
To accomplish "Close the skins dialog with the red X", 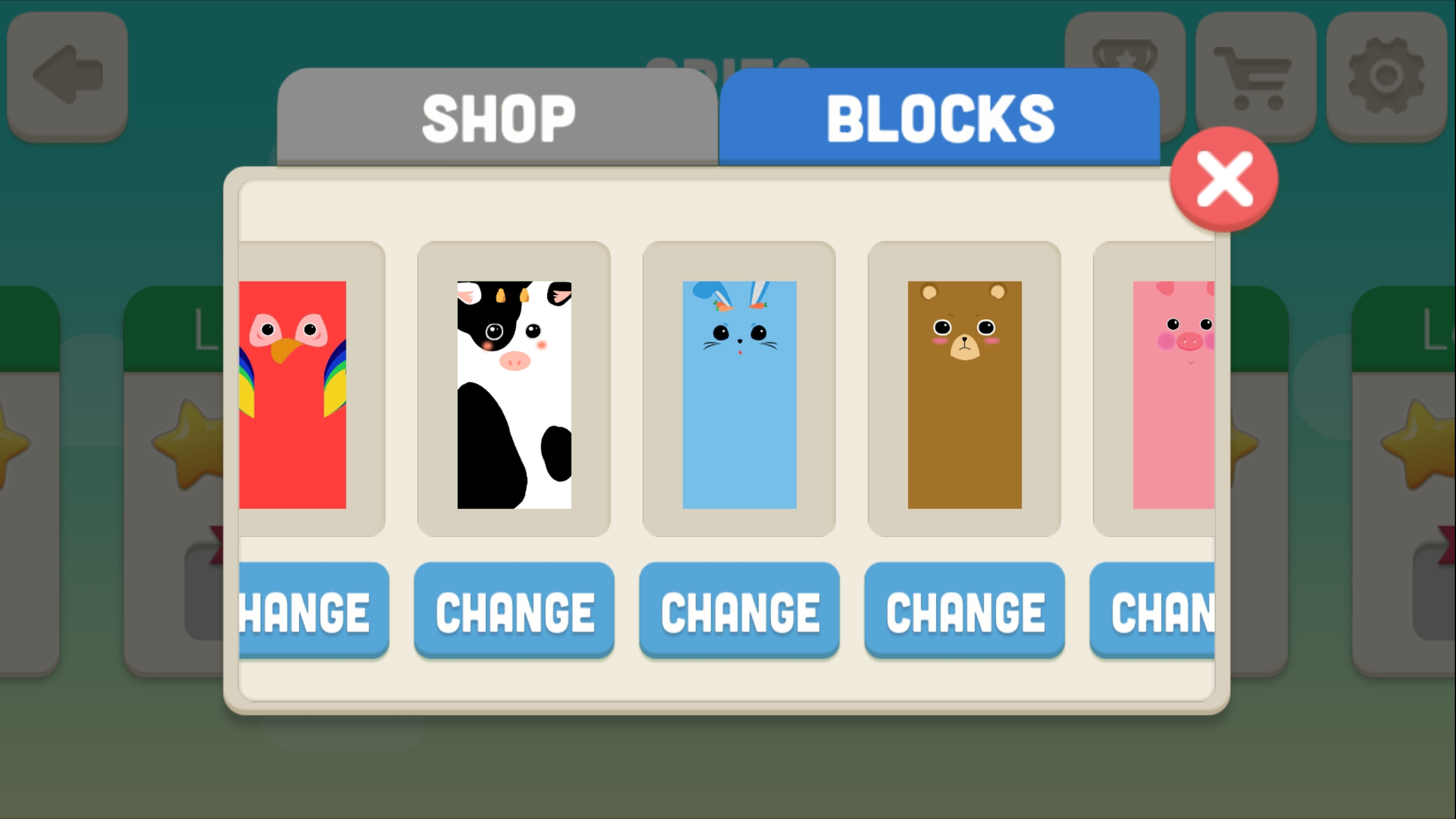I will coord(1224,179).
